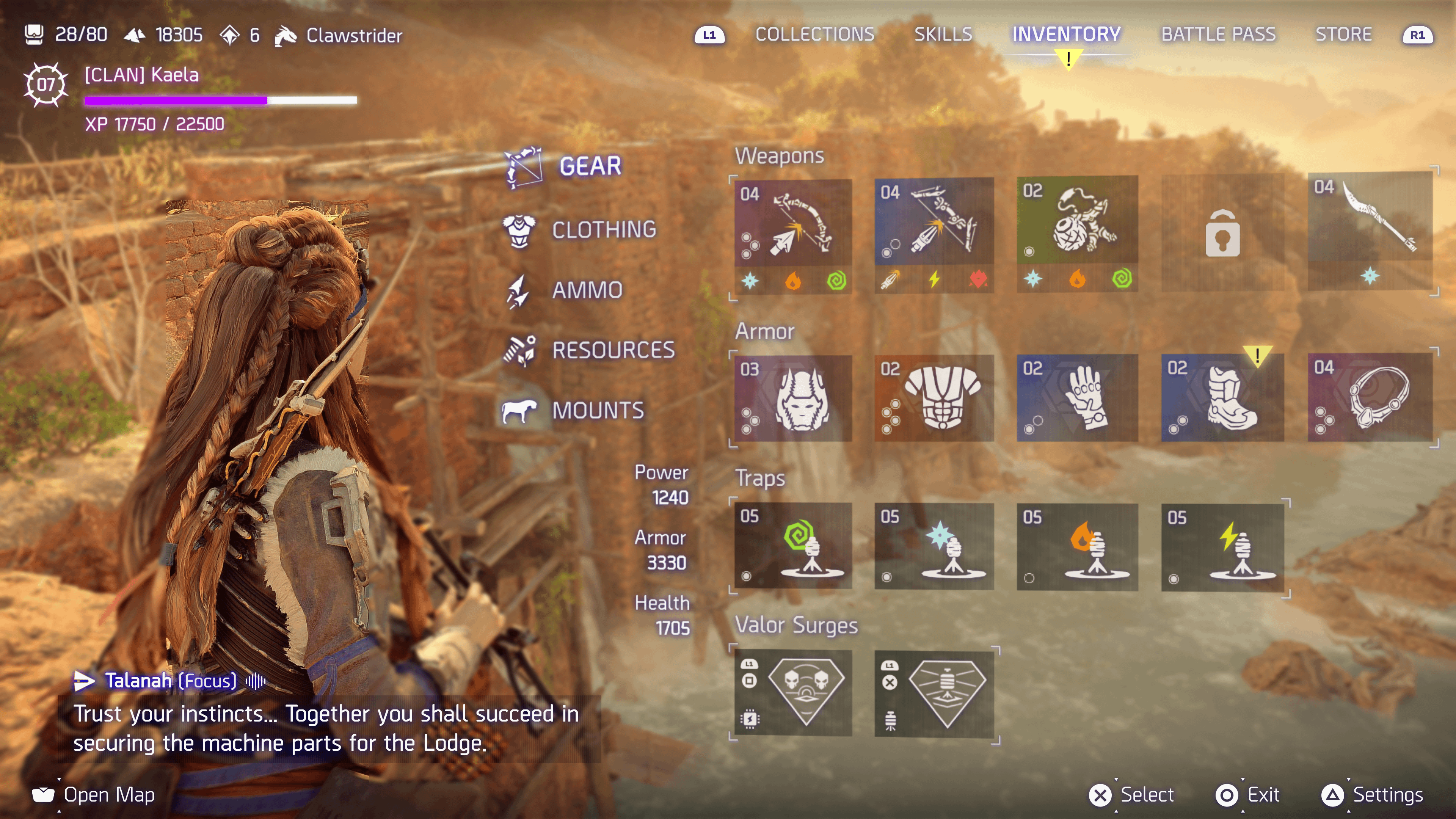Go to the Battle Pass tab
This screenshot has width=1456, height=819.
tap(1218, 35)
